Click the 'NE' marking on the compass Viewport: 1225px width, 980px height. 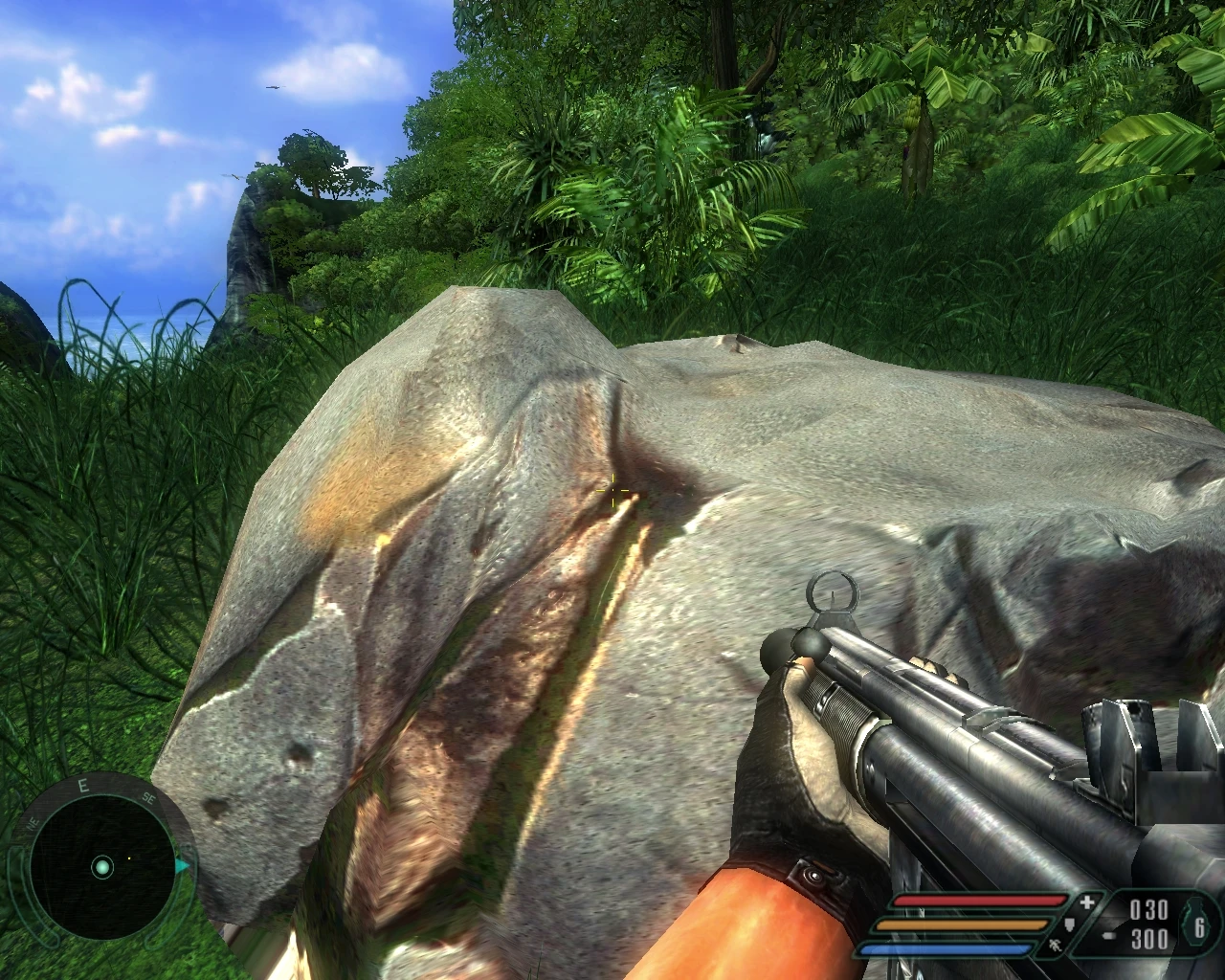click(x=33, y=823)
